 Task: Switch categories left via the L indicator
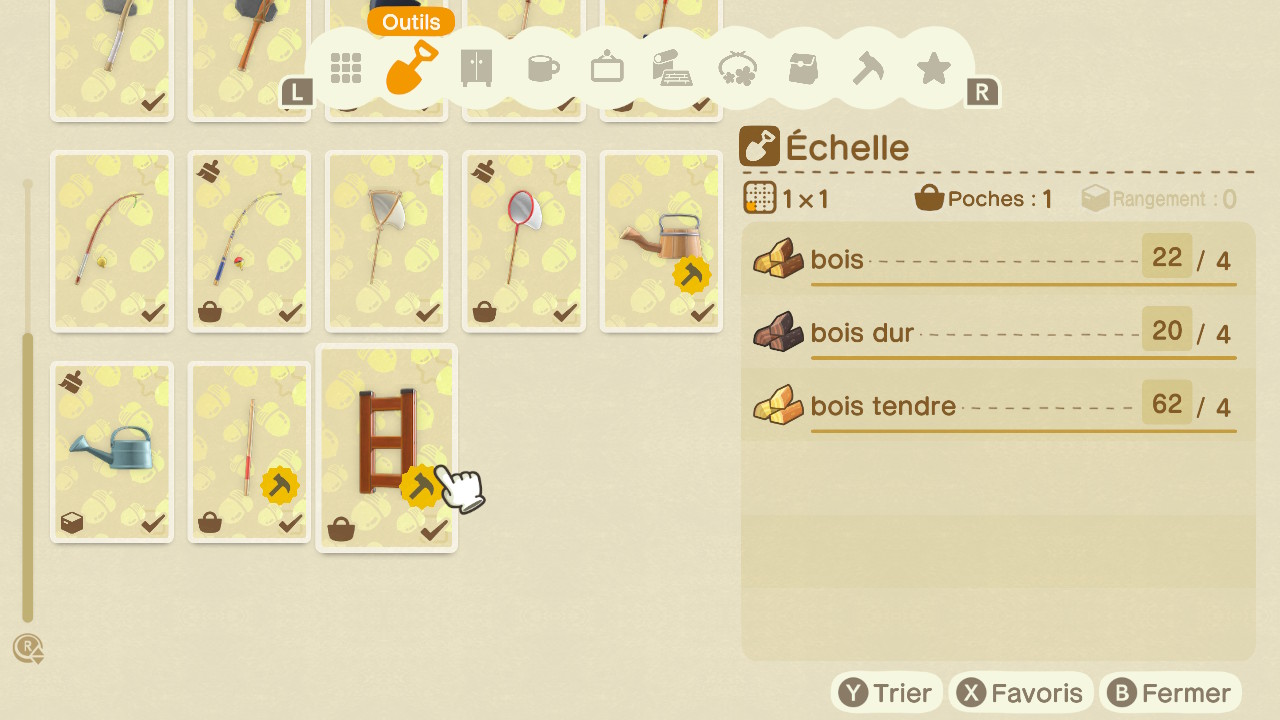tap(296, 92)
